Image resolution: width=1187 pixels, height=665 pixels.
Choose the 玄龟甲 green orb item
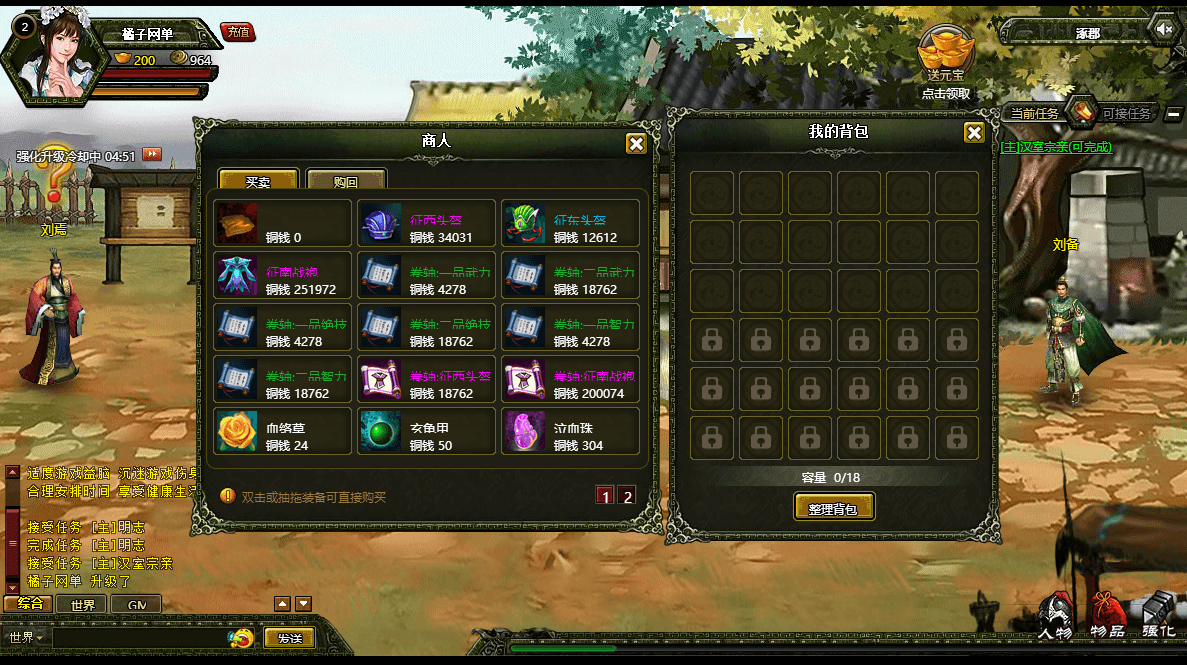pyautogui.click(x=427, y=432)
